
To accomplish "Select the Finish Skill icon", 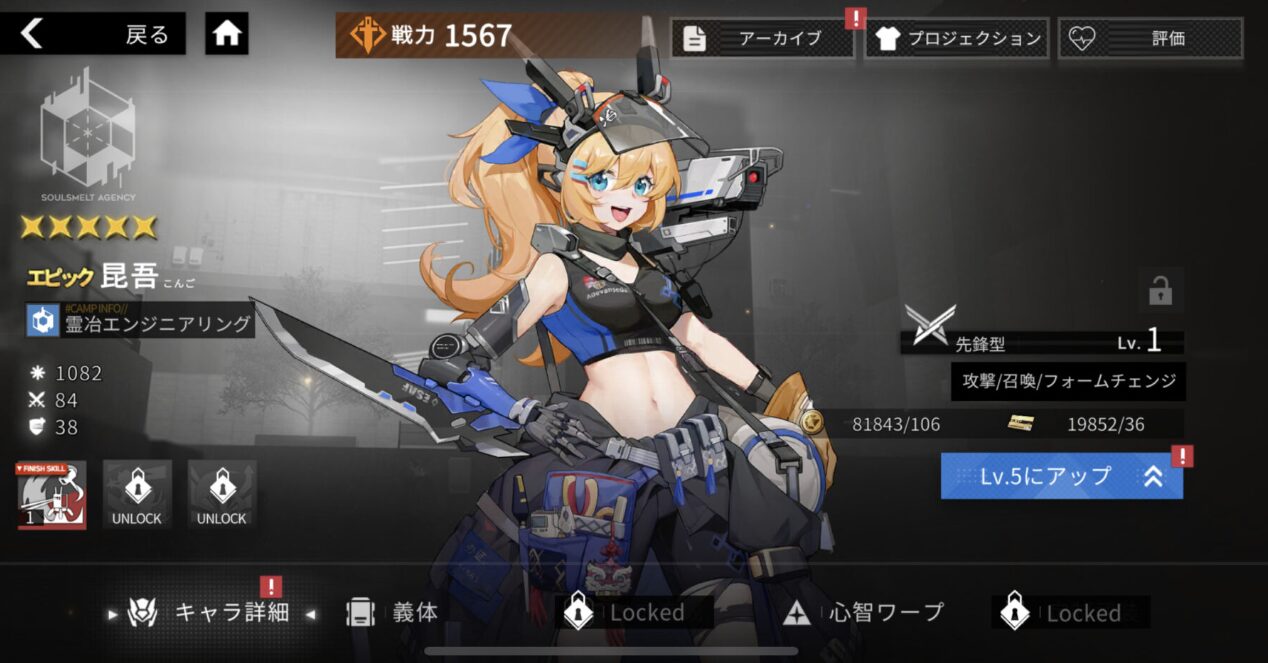I will click(52, 495).
